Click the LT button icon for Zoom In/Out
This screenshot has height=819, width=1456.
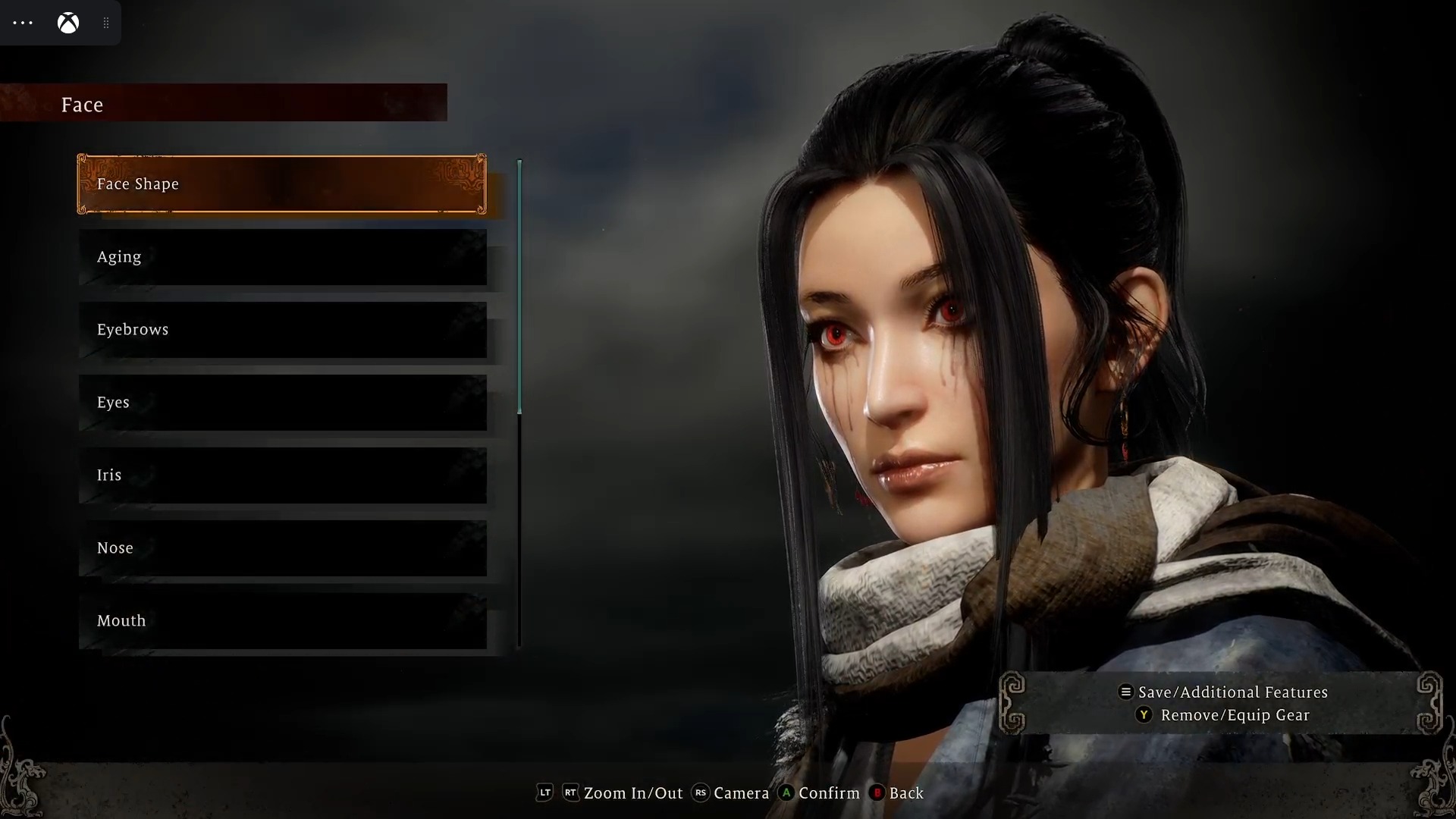[544, 793]
